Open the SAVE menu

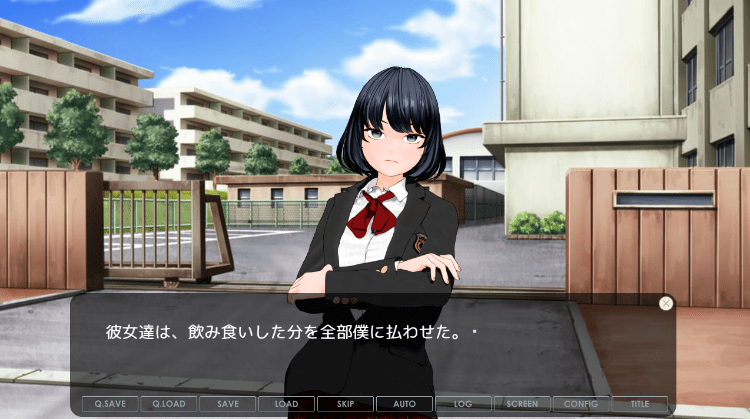point(228,404)
